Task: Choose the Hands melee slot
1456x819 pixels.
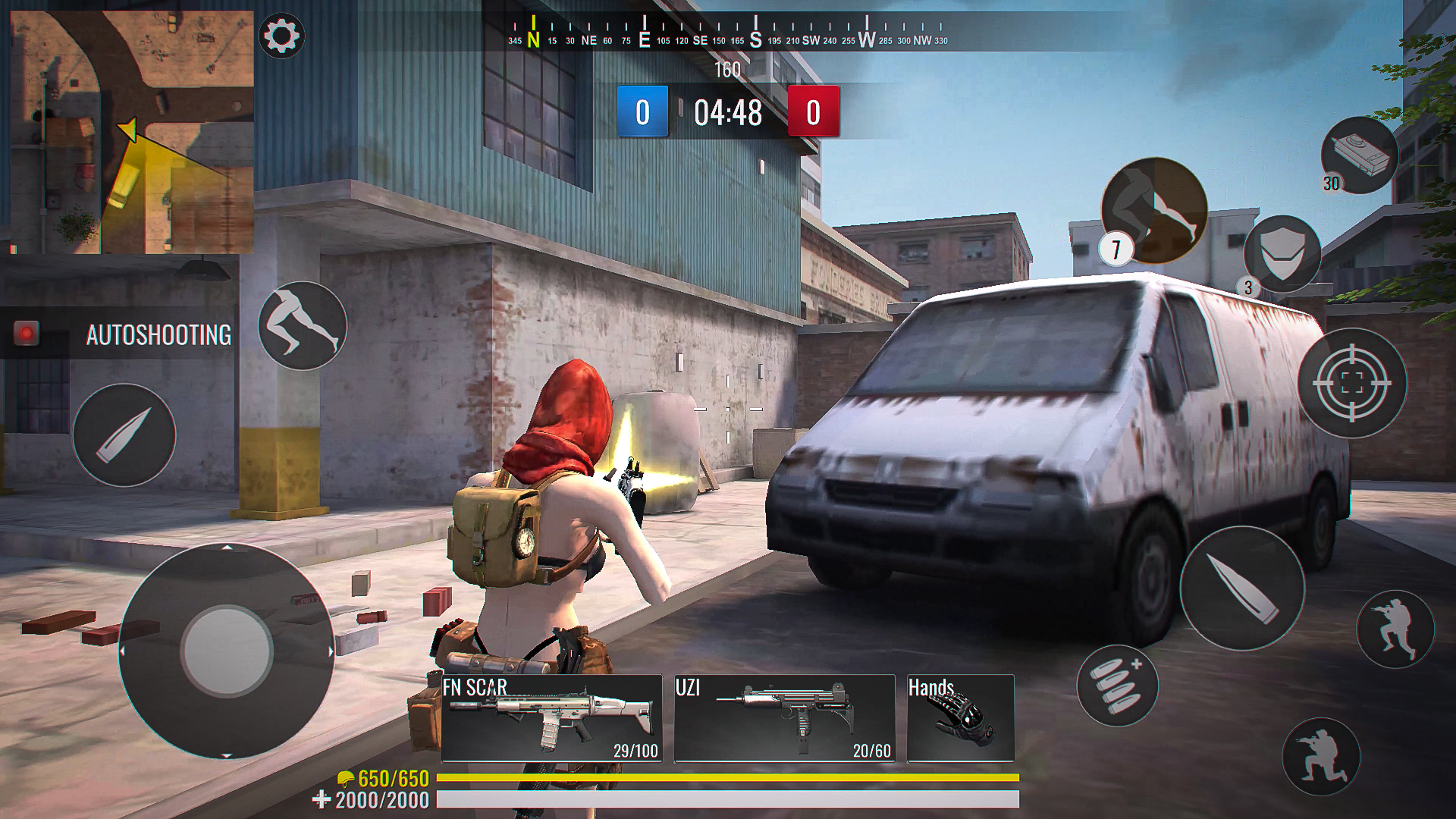Action: click(x=960, y=718)
